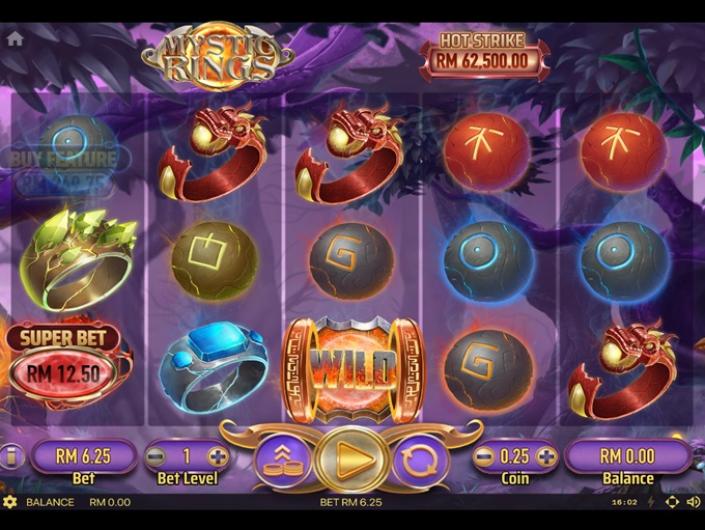Open the settings gear
The width and height of the screenshot is (705, 530).
[x=10, y=502]
